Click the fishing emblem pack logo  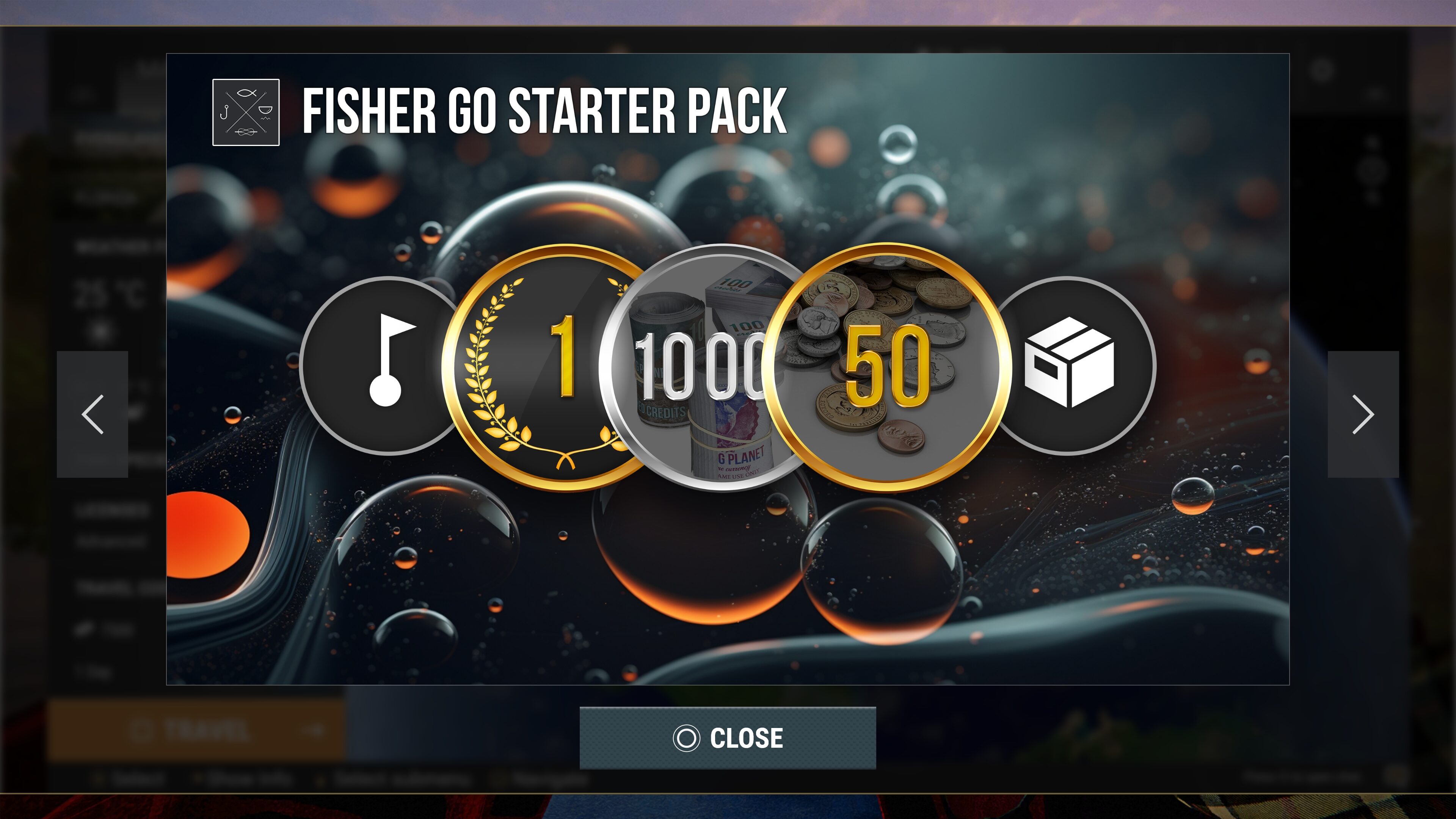[x=246, y=112]
